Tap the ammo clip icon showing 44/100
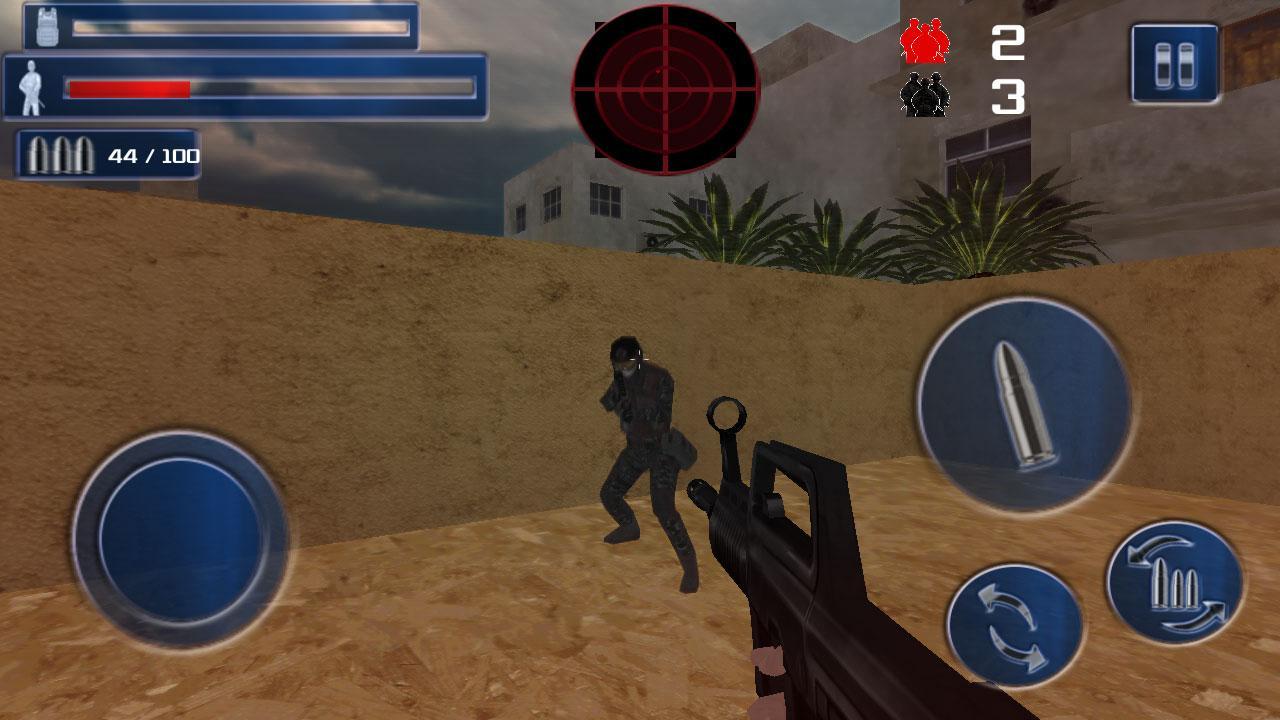This screenshot has width=1280, height=720. tap(58, 153)
